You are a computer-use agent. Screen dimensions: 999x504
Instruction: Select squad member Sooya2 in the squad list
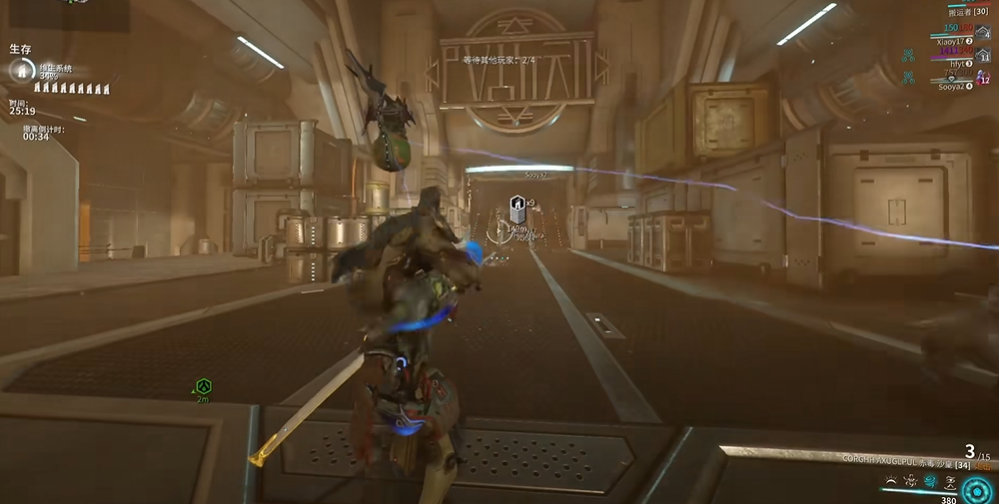pyautogui.click(x=952, y=86)
